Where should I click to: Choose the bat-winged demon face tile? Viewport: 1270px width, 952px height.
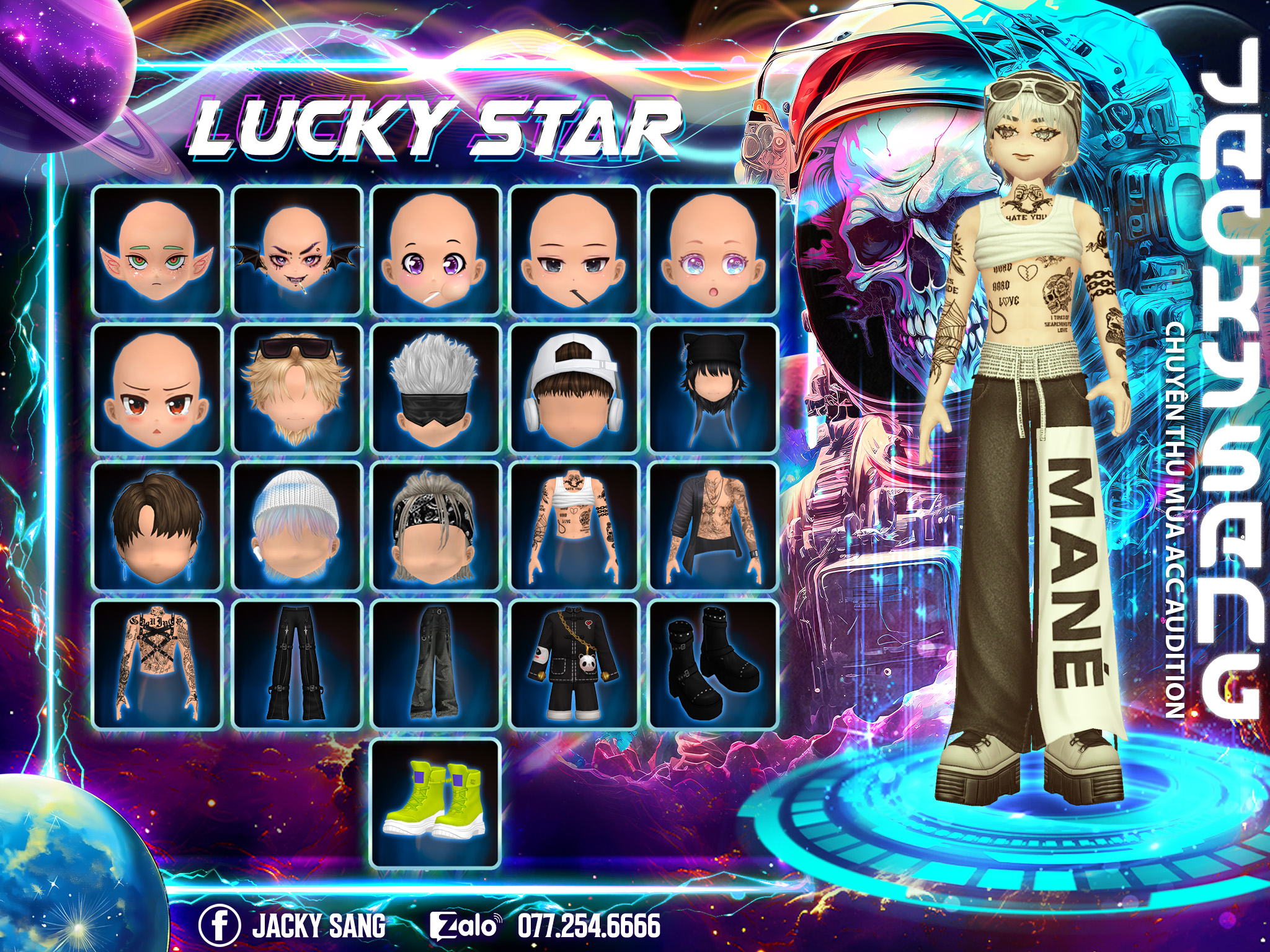coord(296,250)
